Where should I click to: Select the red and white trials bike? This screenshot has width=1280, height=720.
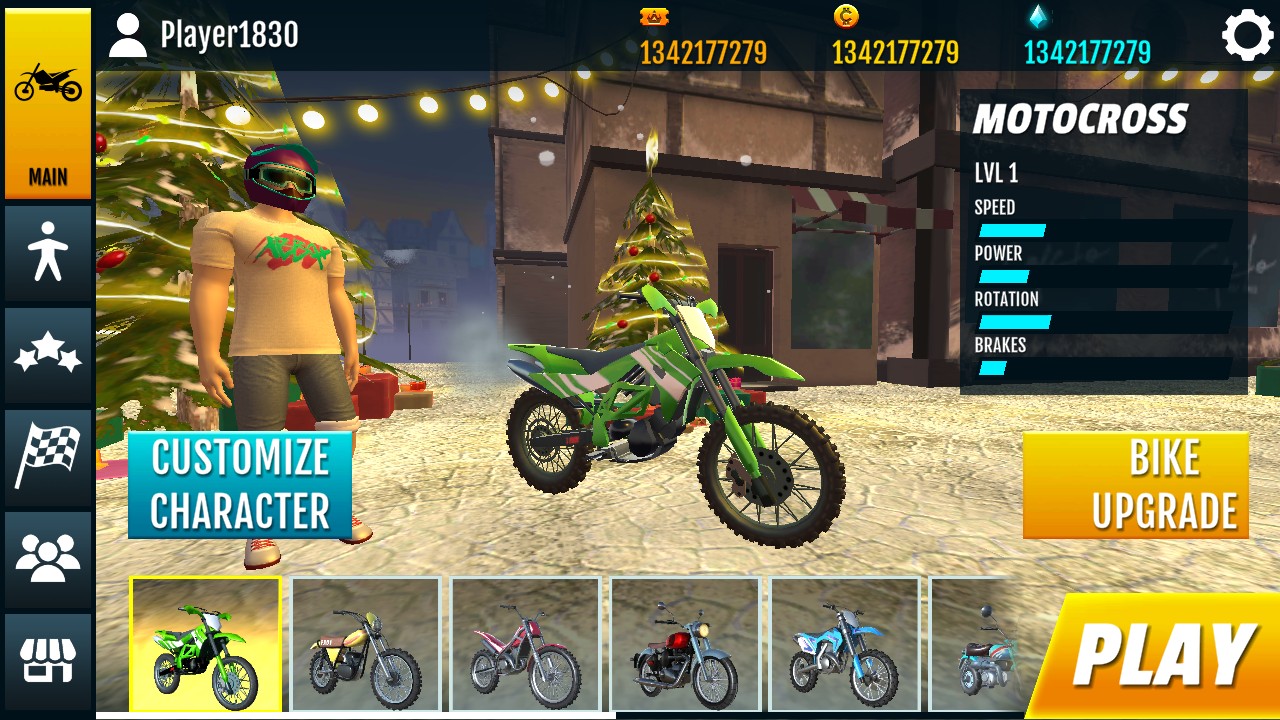[526, 645]
